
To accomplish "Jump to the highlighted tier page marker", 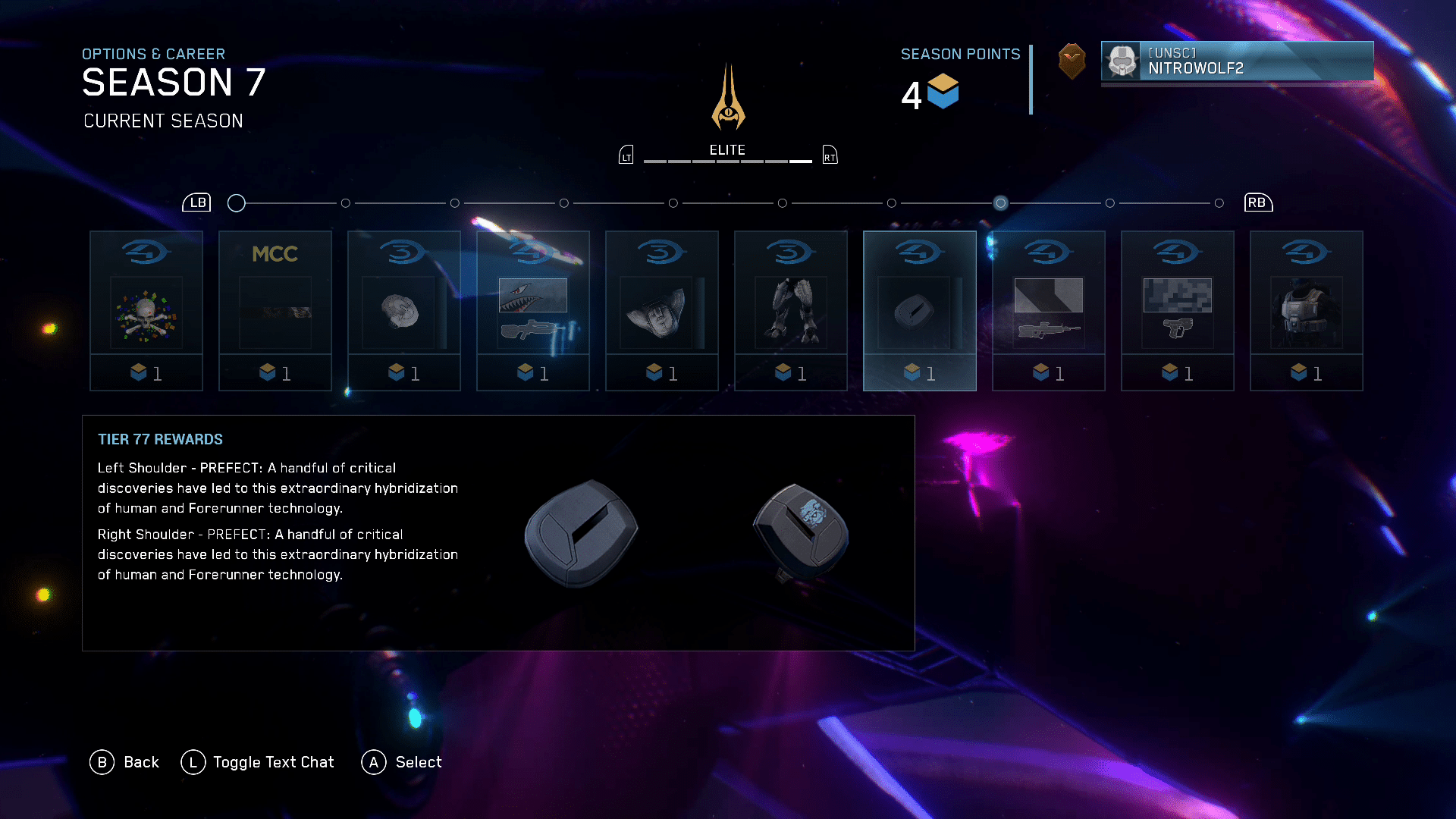I will click(1001, 203).
